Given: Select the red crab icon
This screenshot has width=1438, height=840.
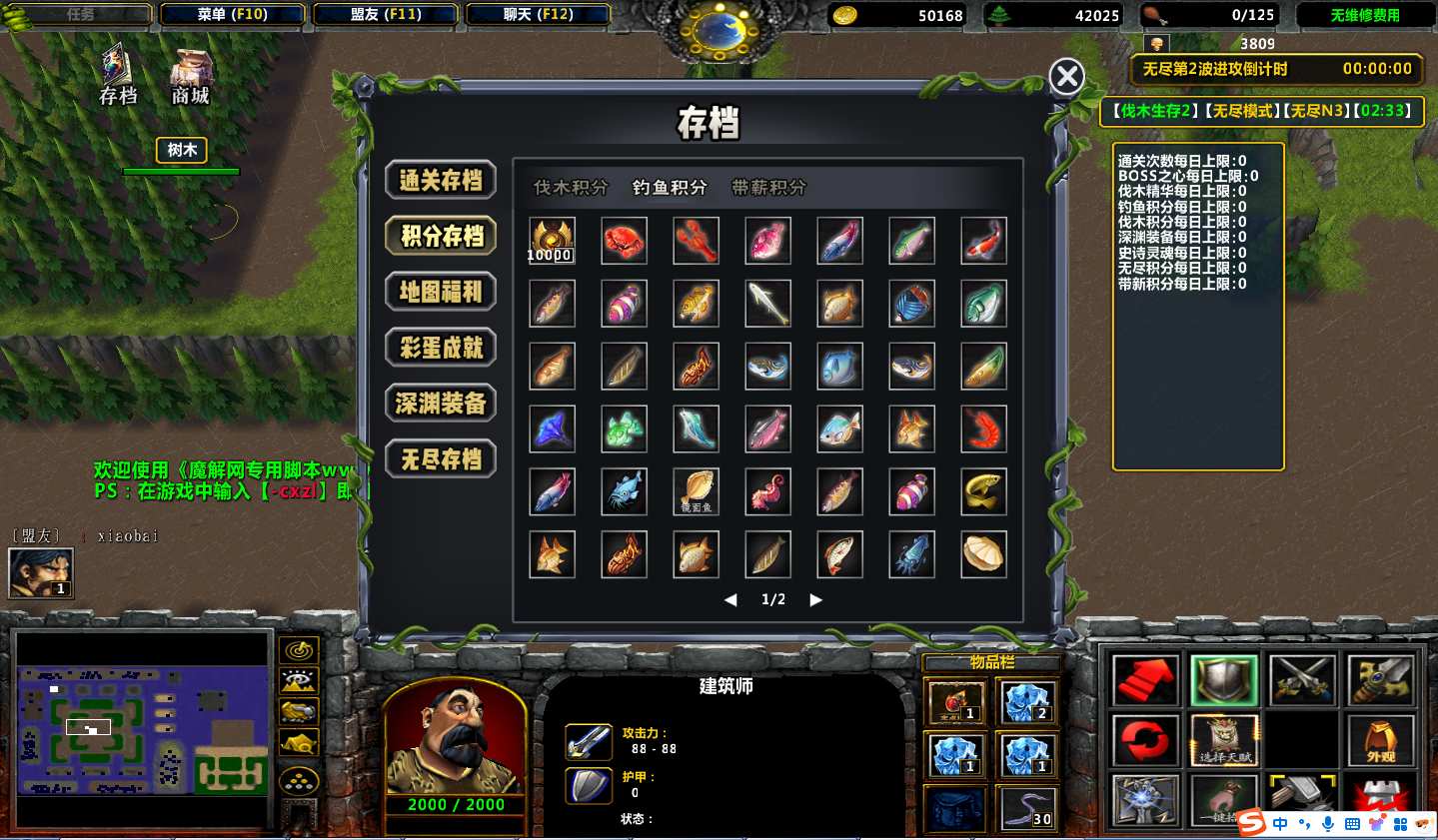Looking at the screenshot, I should point(624,241).
